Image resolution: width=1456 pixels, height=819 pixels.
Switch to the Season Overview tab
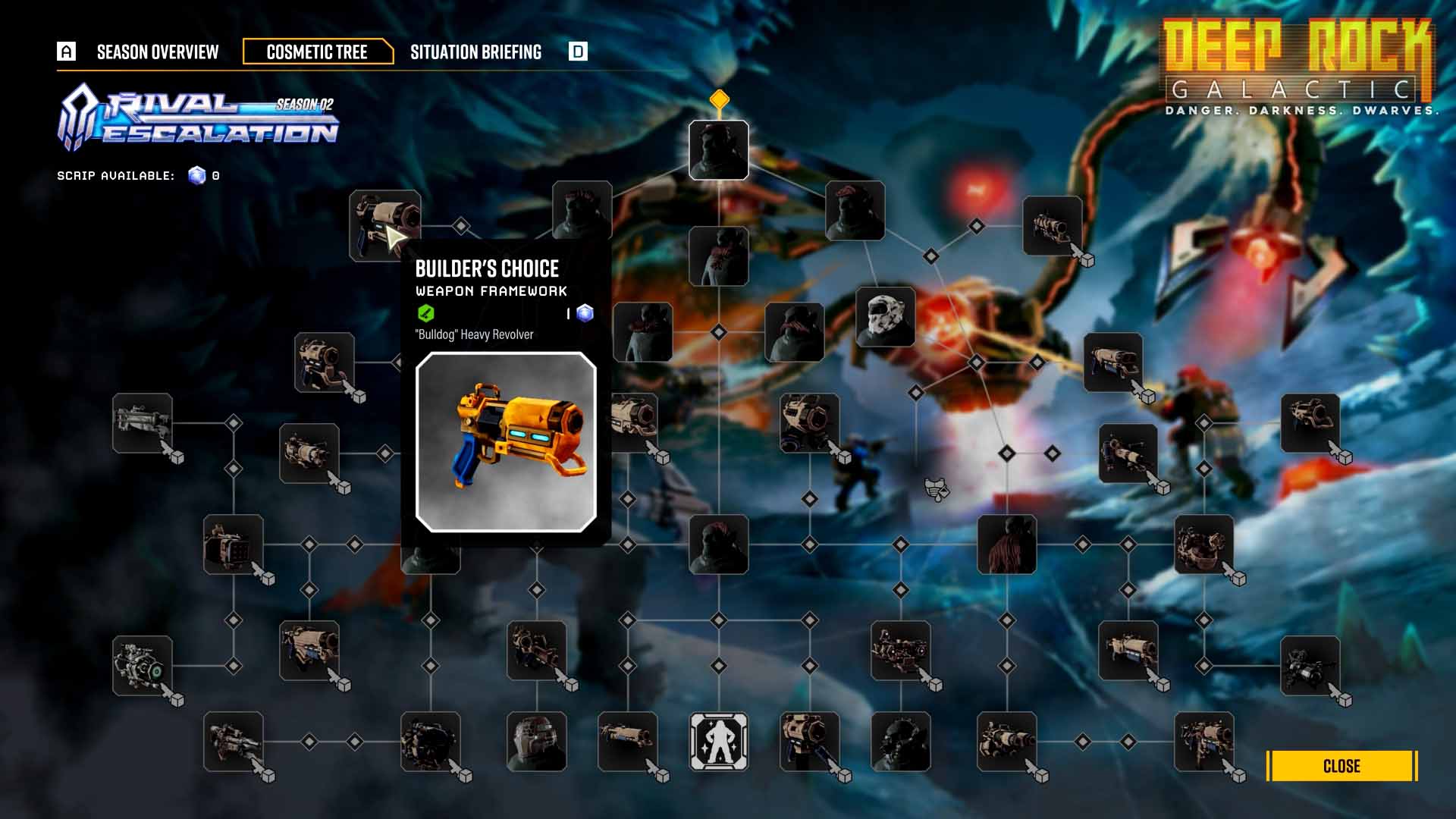pos(155,52)
